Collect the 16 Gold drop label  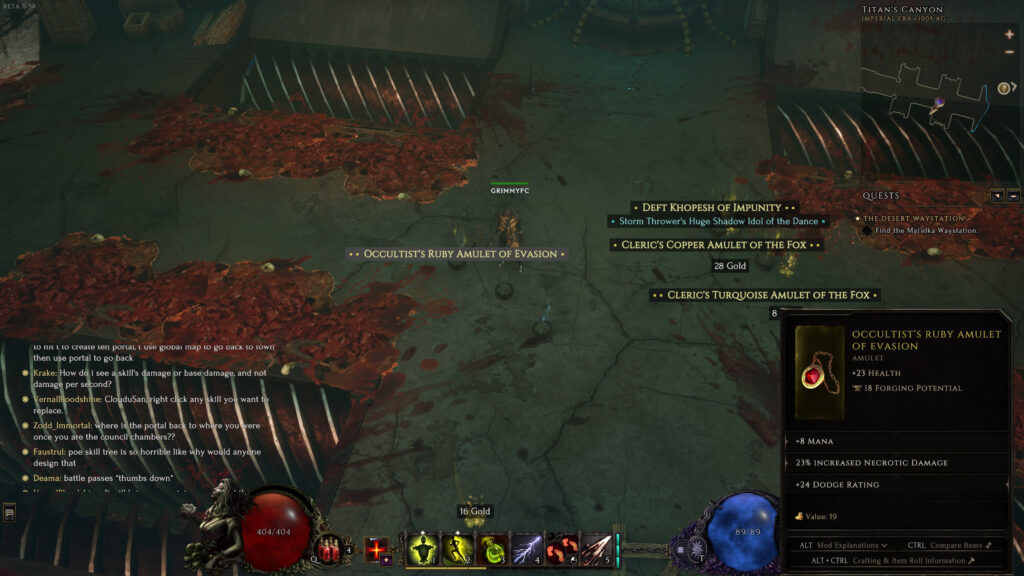click(x=476, y=512)
